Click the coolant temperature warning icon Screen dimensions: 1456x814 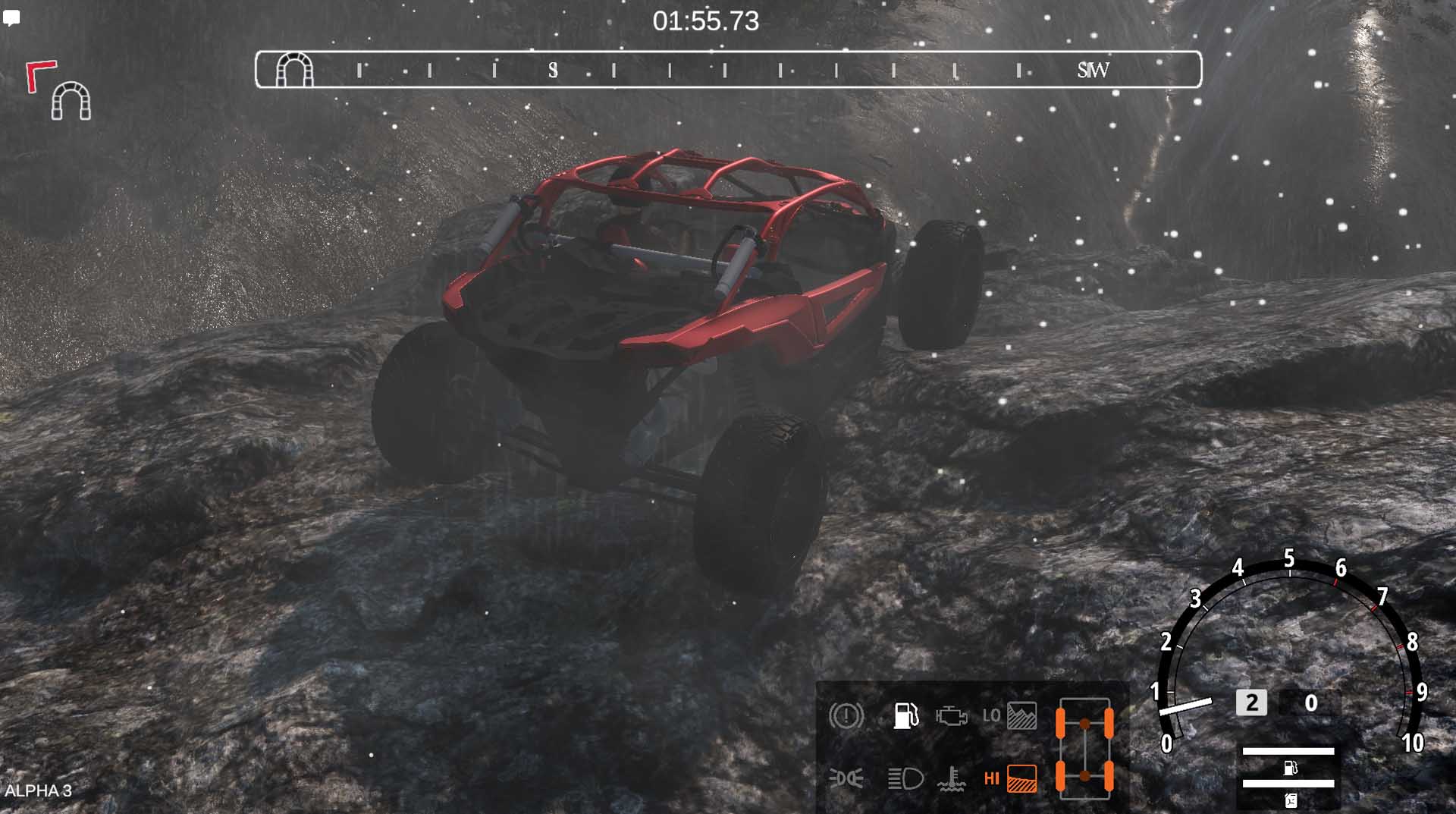(951, 779)
